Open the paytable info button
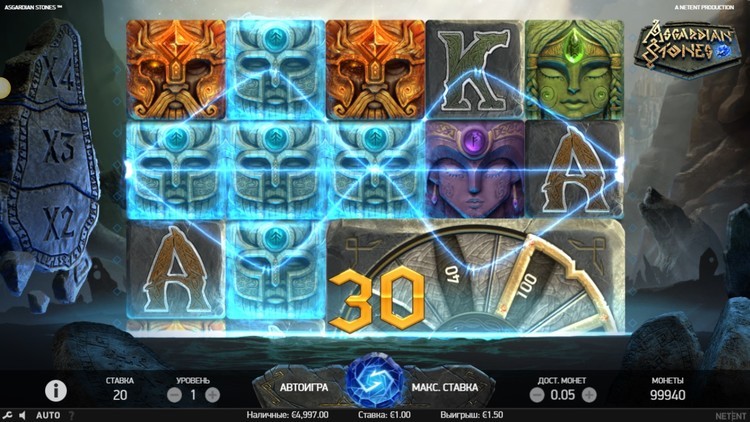This screenshot has height=422, width=750. click(56, 391)
